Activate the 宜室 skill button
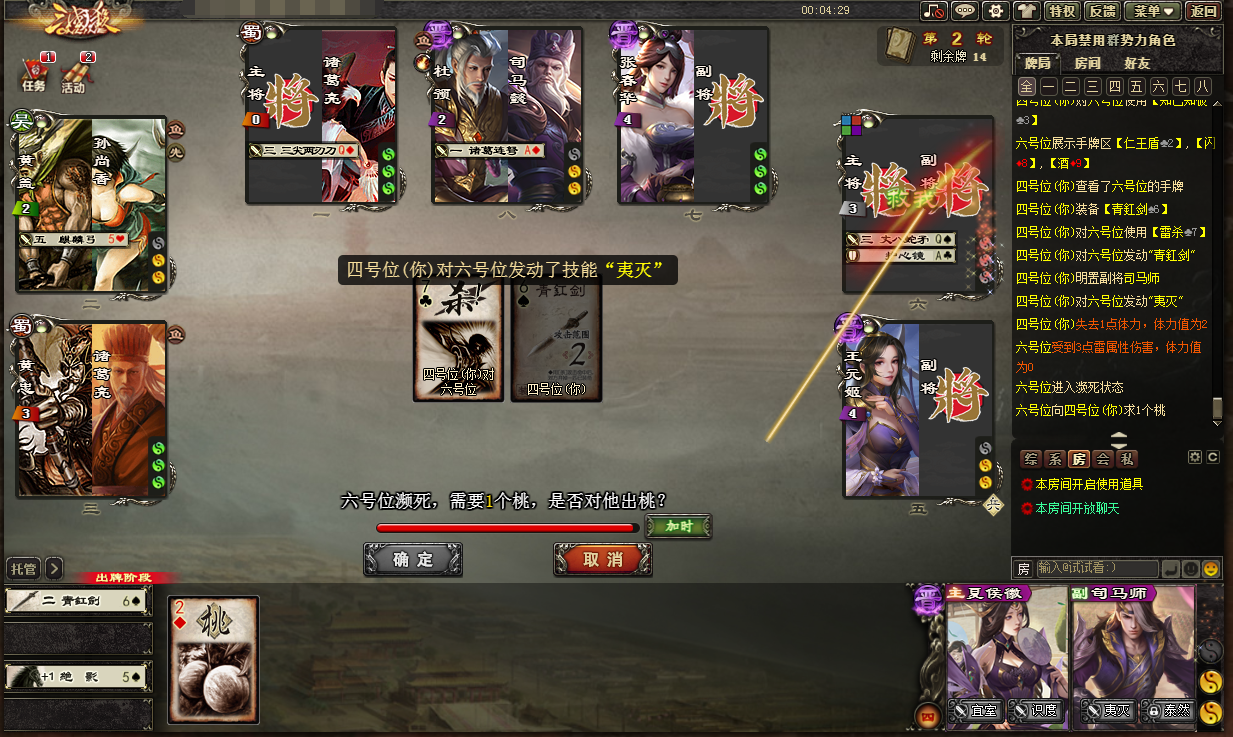Image resolution: width=1233 pixels, height=737 pixels. [977, 711]
